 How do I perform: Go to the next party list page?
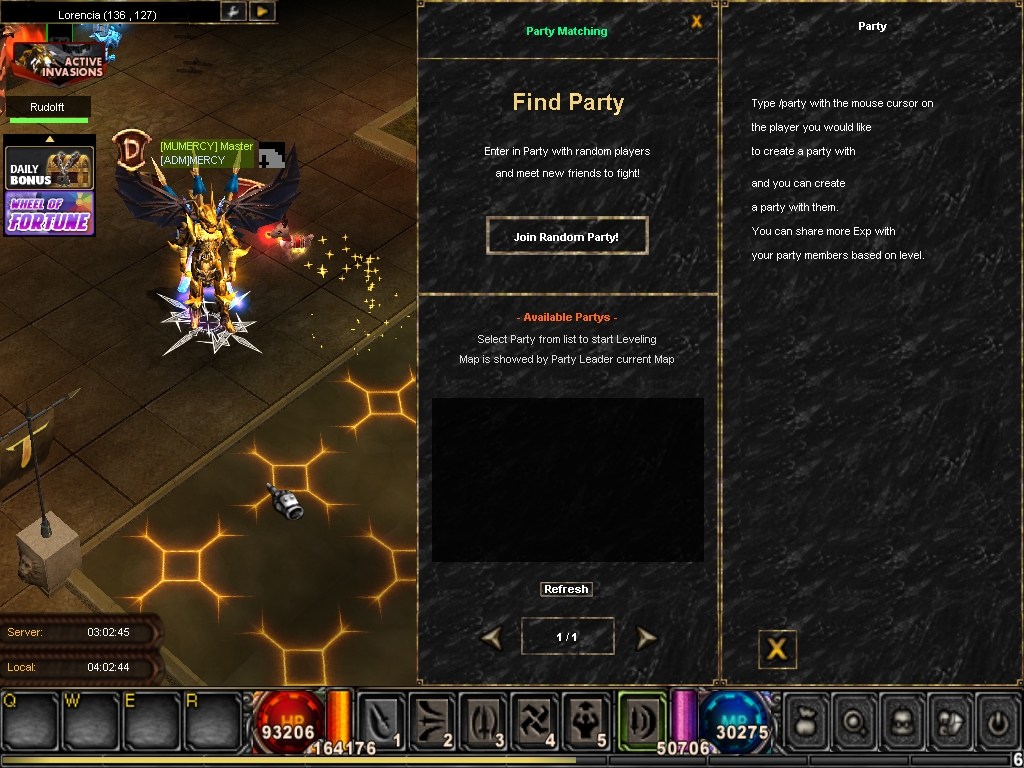point(647,638)
